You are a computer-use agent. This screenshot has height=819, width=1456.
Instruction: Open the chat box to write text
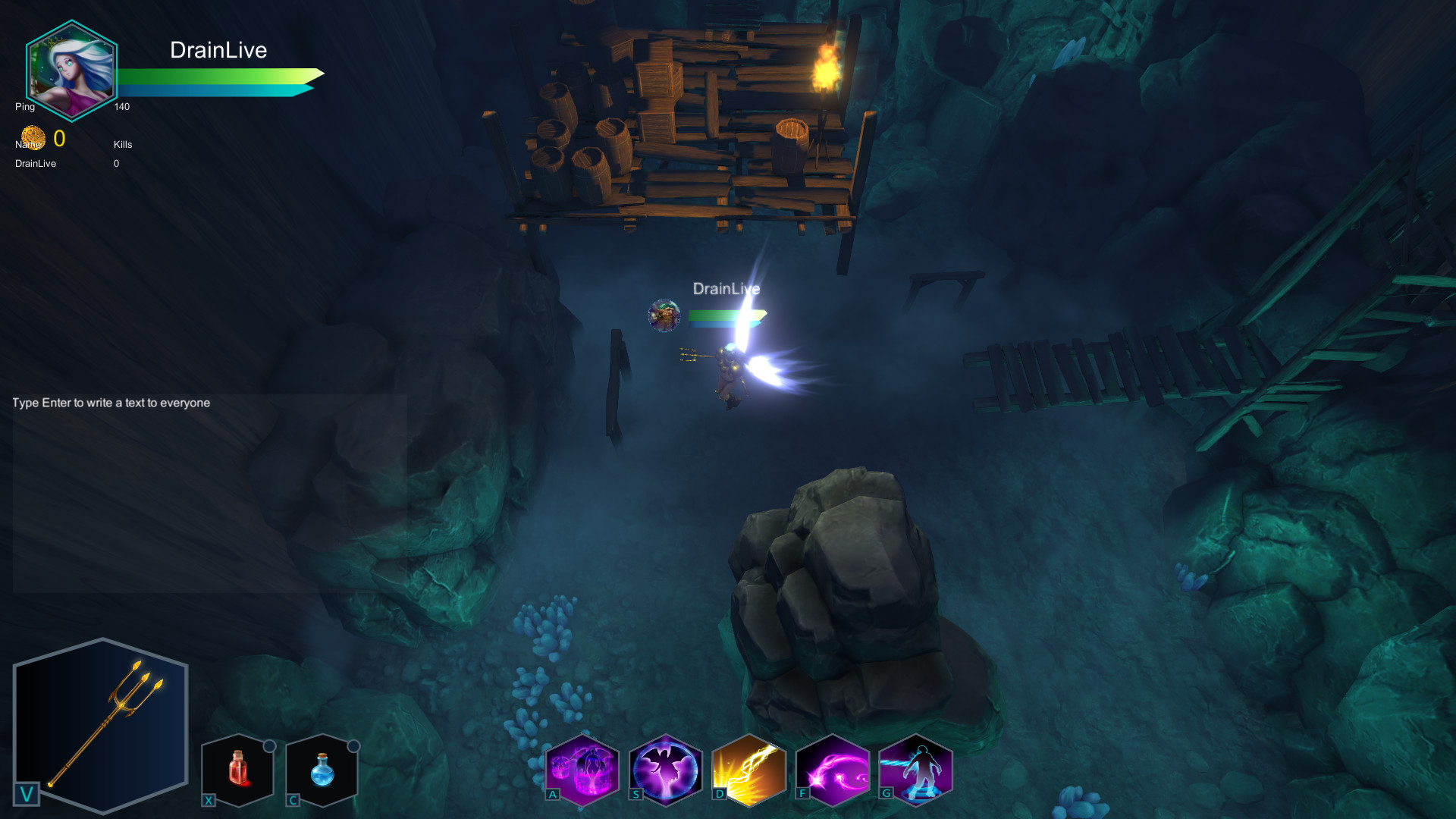[209, 493]
